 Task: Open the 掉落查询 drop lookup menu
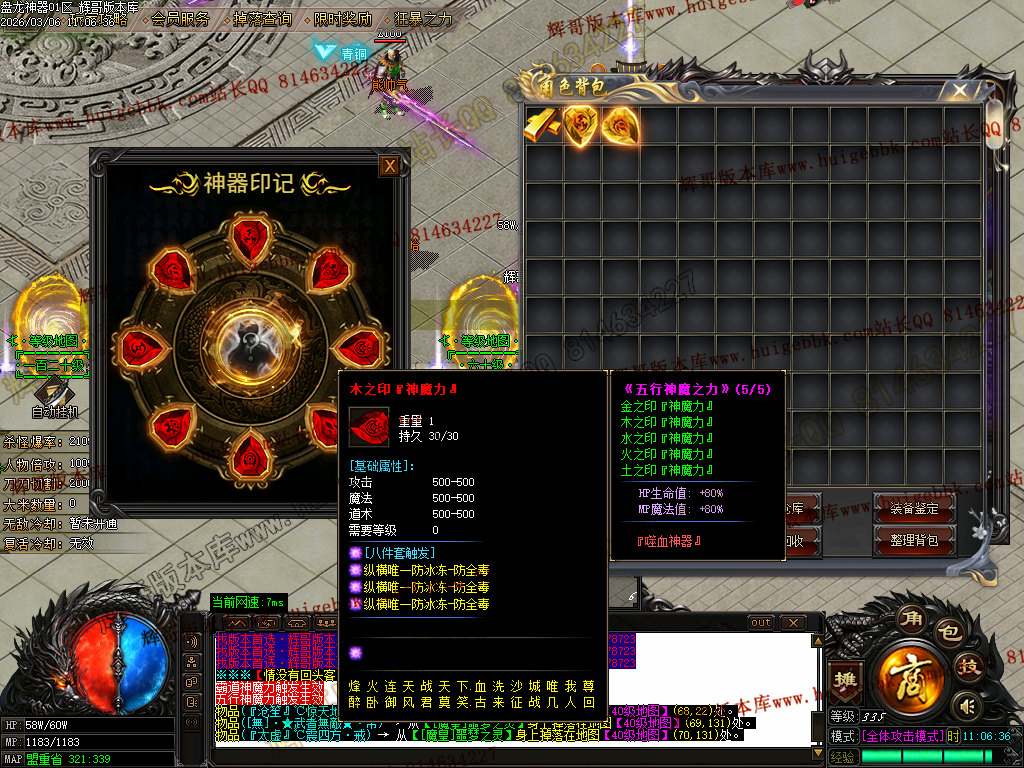point(262,19)
